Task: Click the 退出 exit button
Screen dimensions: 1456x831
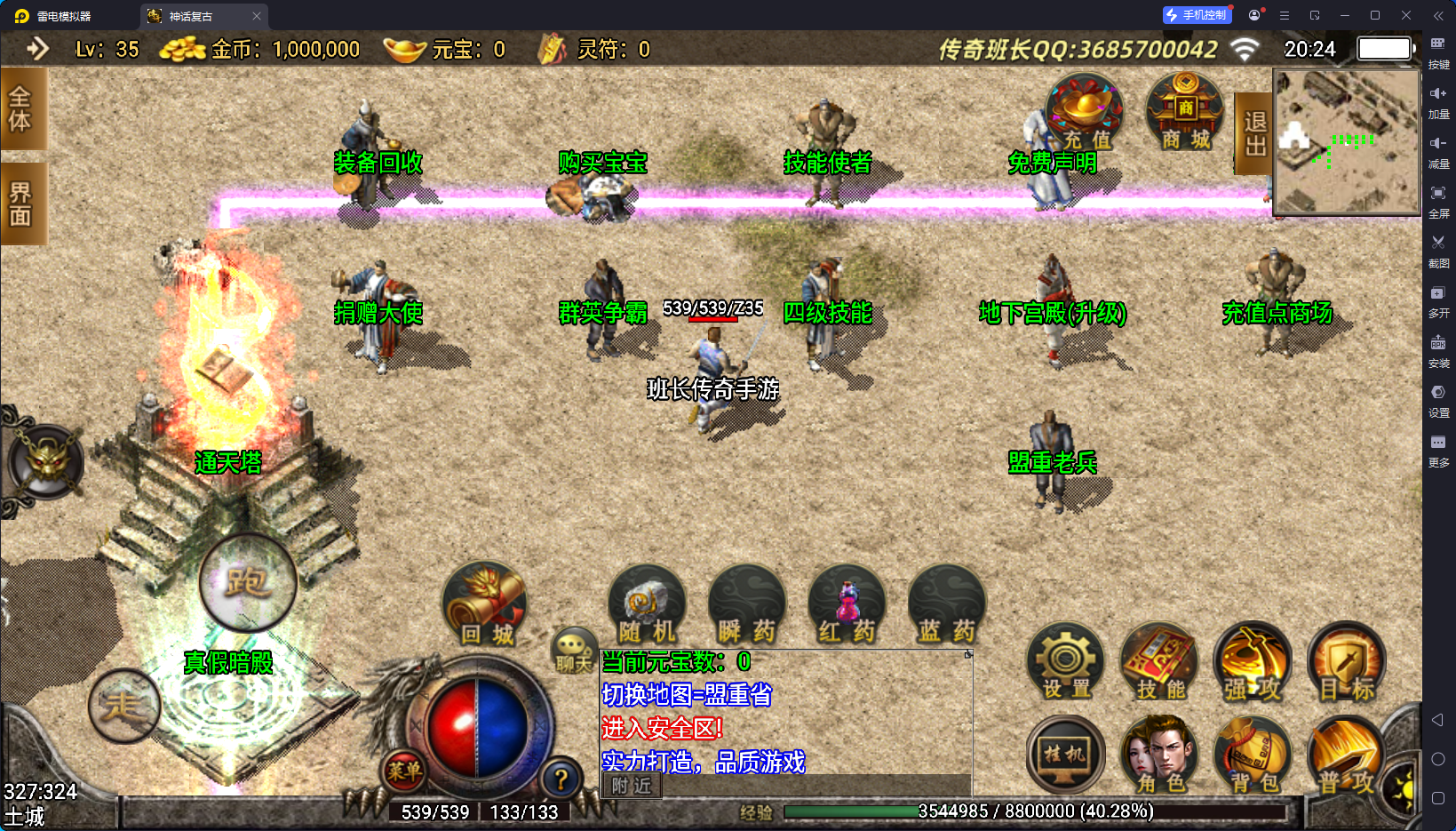Action: [x=1254, y=133]
